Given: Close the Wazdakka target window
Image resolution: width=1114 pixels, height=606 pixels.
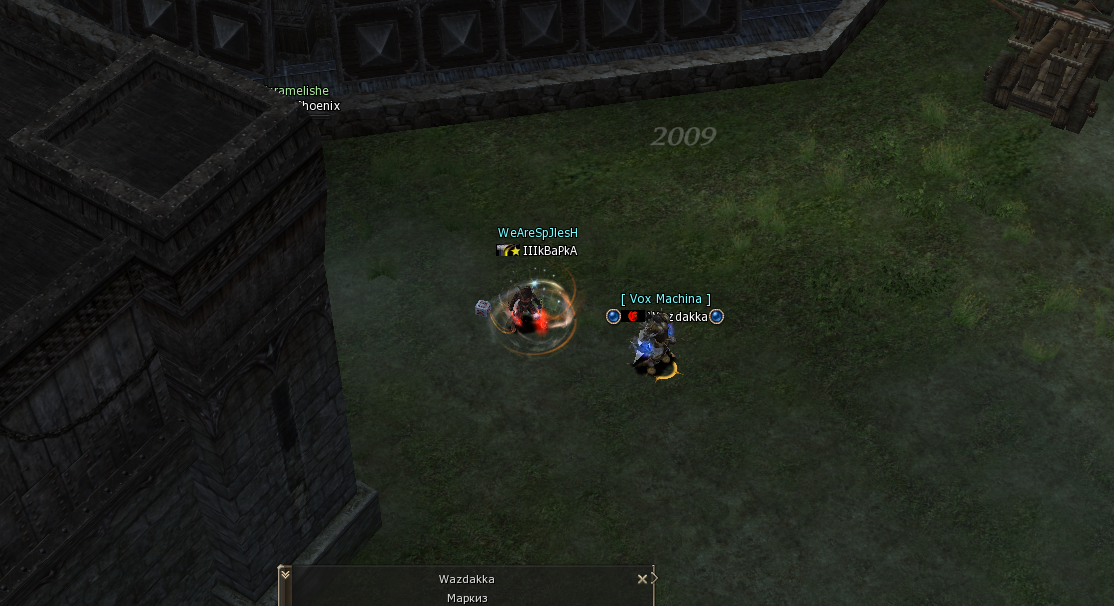Looking at the screenshot, I should pyautogui.click(x=642, y=579).
